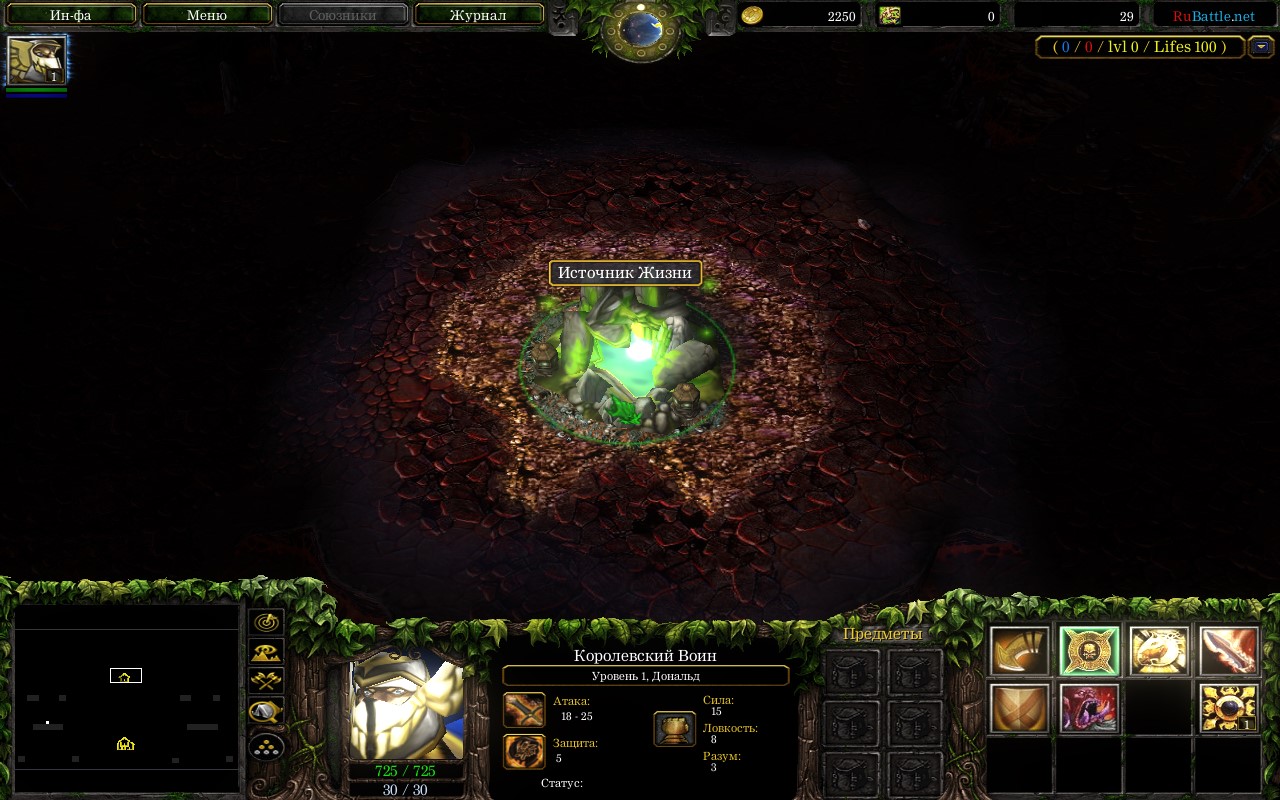
Task: Click the 725/725 health bar
Action: point(404,770)
